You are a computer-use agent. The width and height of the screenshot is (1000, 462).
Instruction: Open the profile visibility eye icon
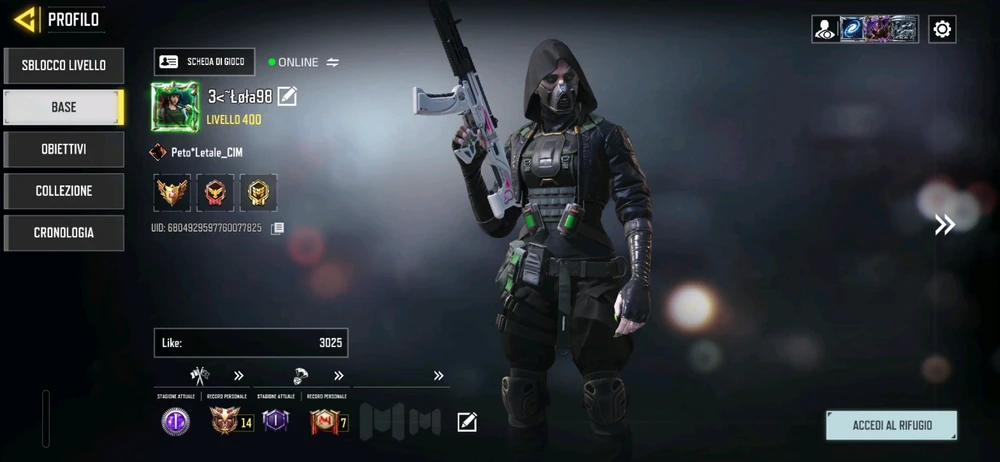pyautogui.click(x=825, y=29)
